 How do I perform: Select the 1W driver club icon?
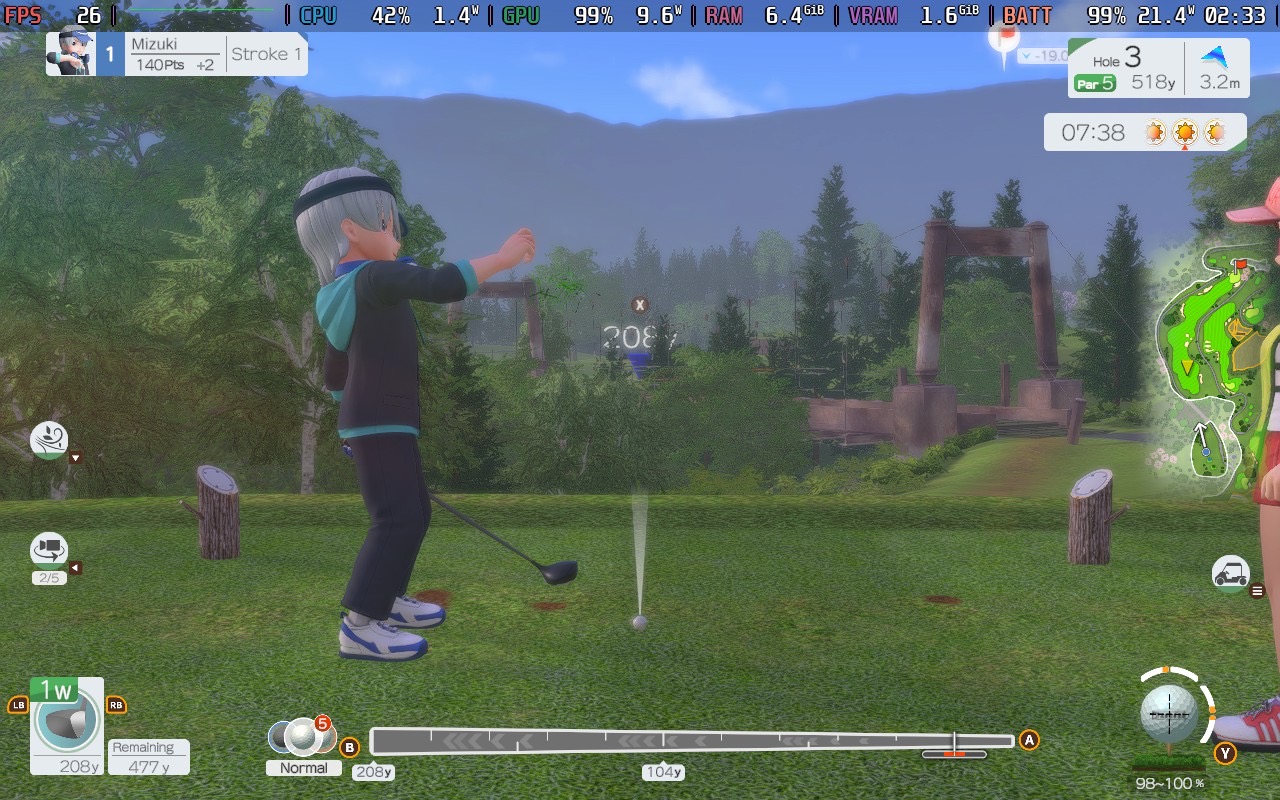point(67,719)
